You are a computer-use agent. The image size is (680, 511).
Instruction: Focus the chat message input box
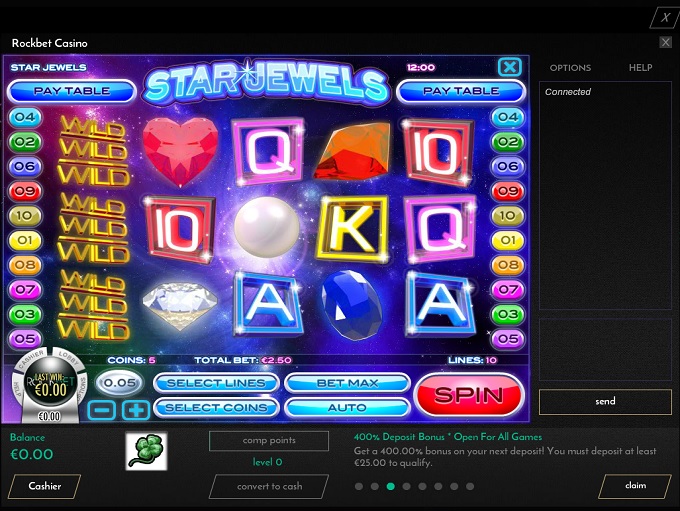[605, 350]
